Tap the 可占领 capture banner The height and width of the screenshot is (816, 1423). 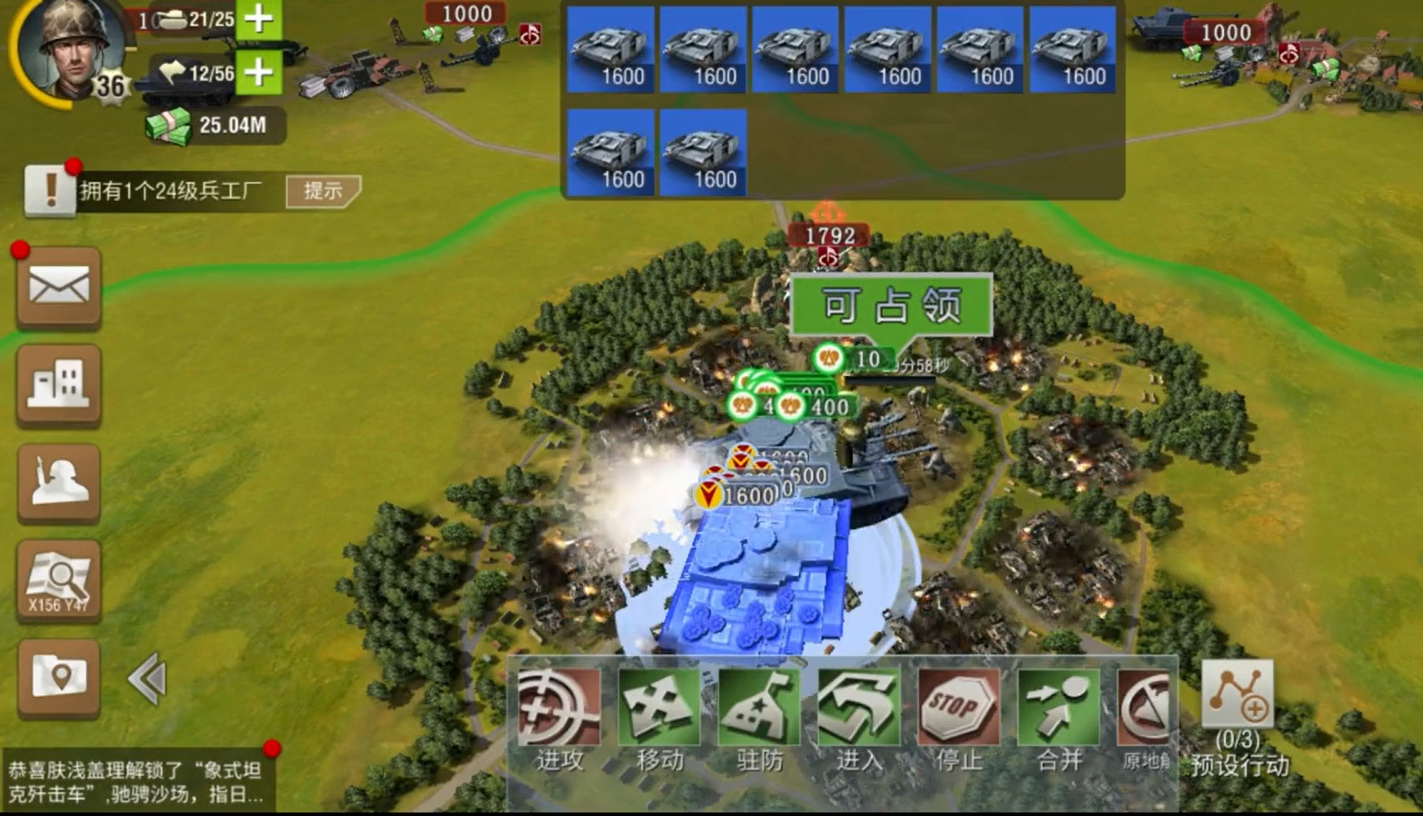point(891,306)
